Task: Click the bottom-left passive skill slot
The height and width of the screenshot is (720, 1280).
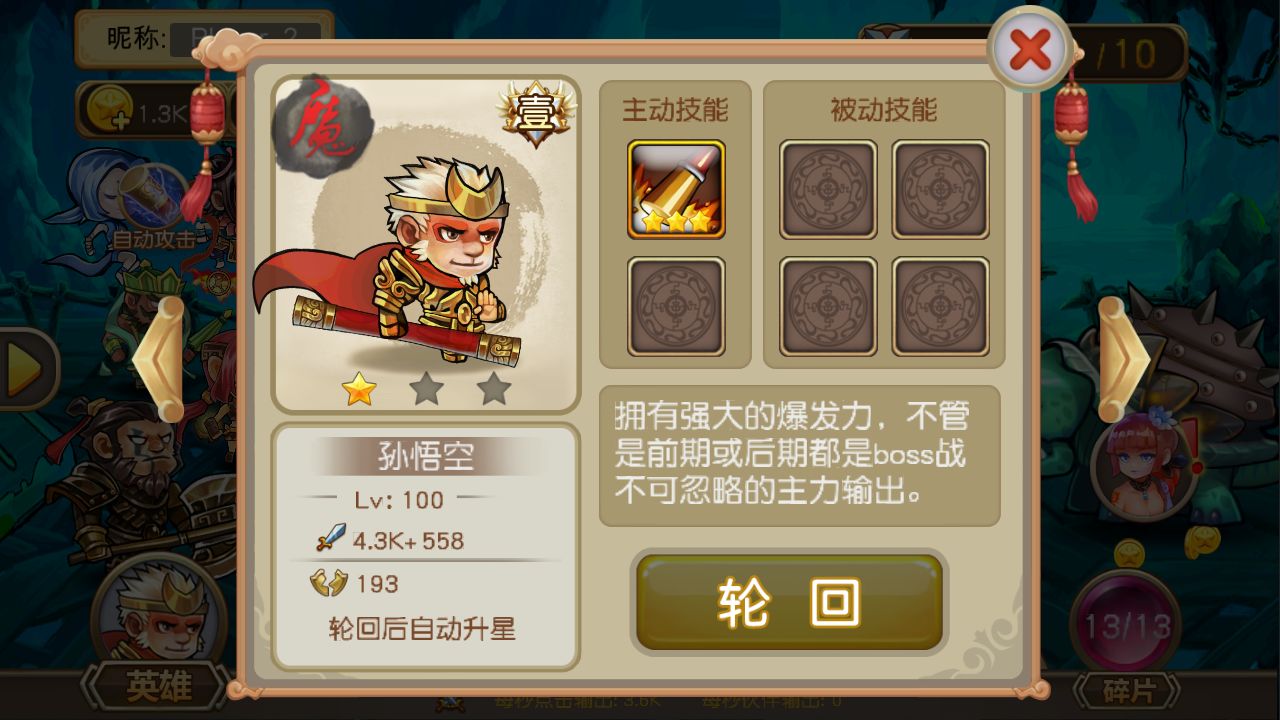Action: (x=828, y=305)
